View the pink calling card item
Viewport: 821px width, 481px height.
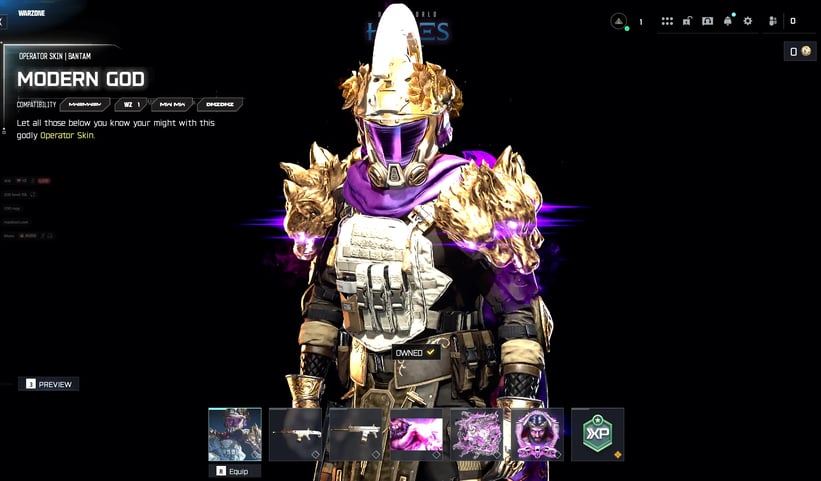[416, 434]
